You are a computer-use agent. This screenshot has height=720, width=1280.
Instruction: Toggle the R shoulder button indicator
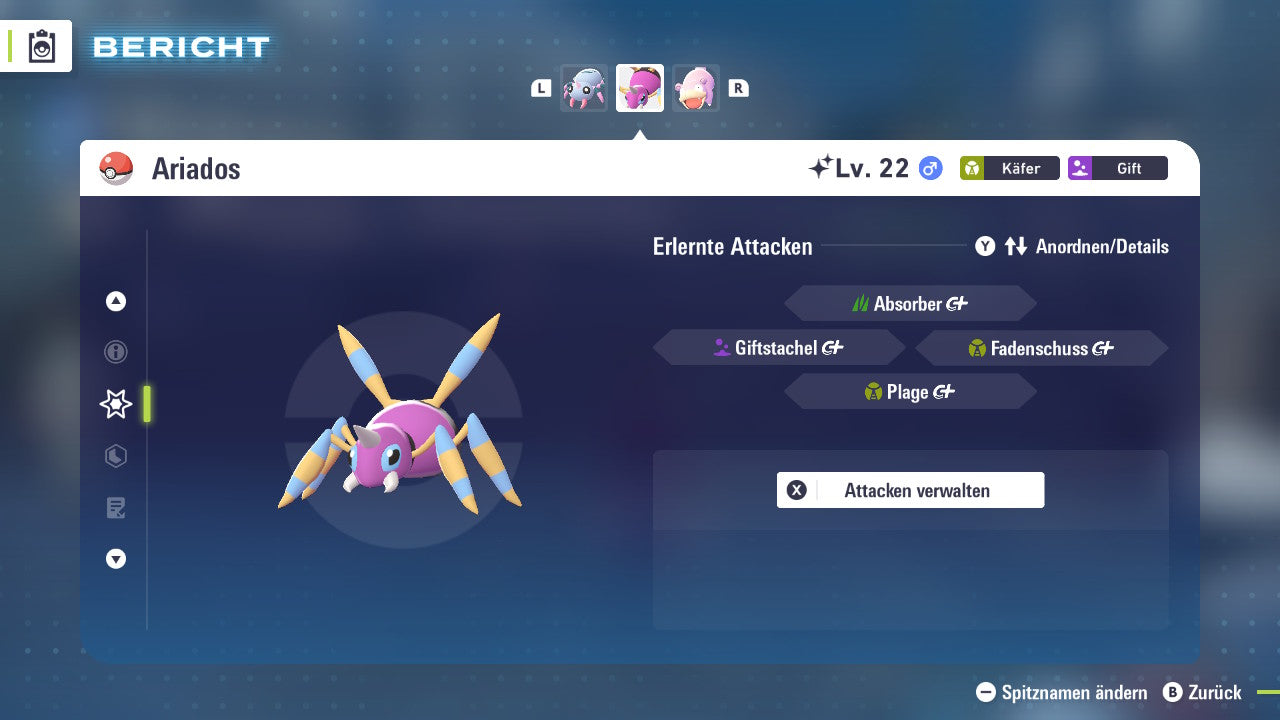(x=738, y=87)
